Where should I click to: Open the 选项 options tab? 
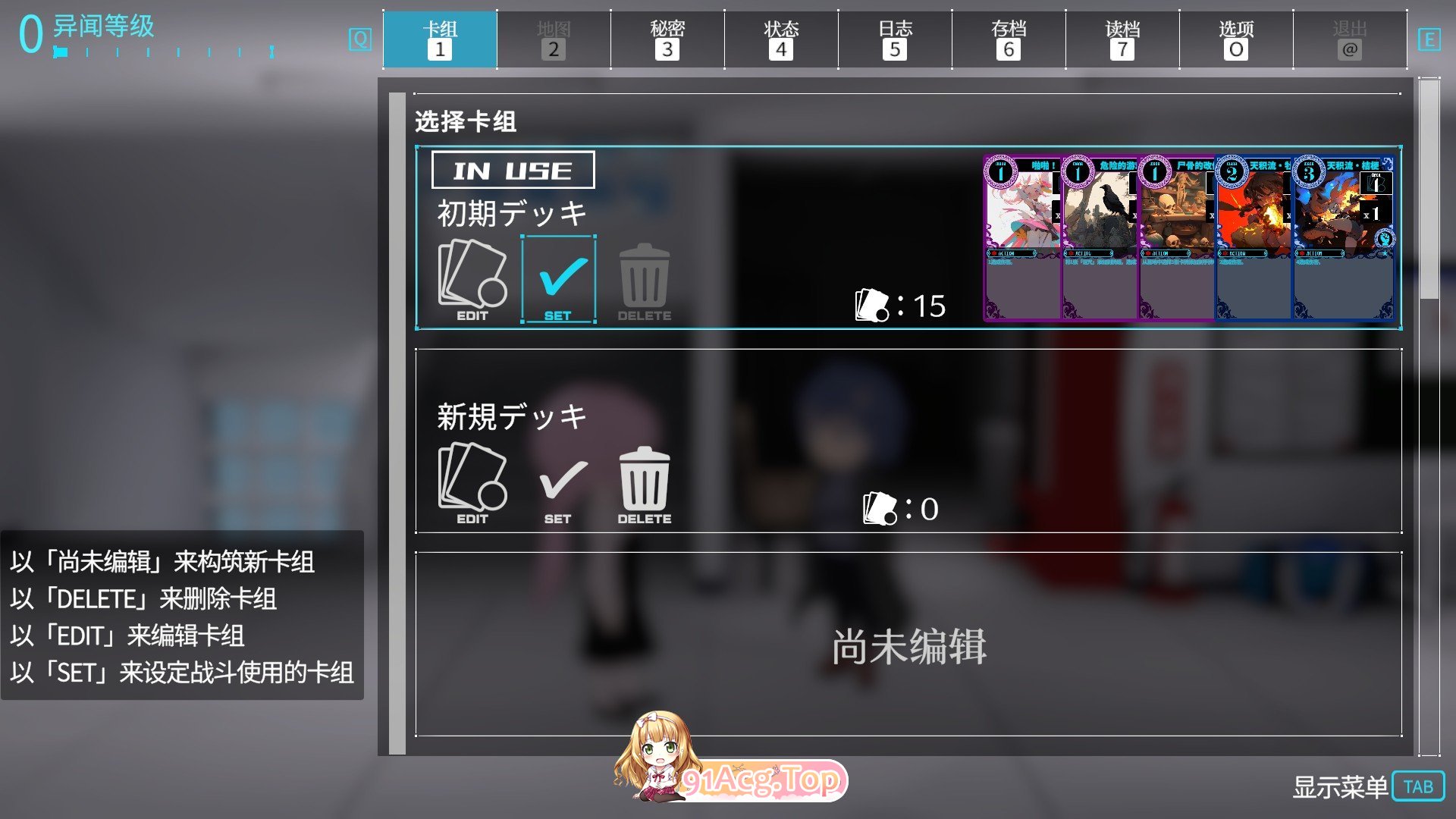coord(1235,38)
